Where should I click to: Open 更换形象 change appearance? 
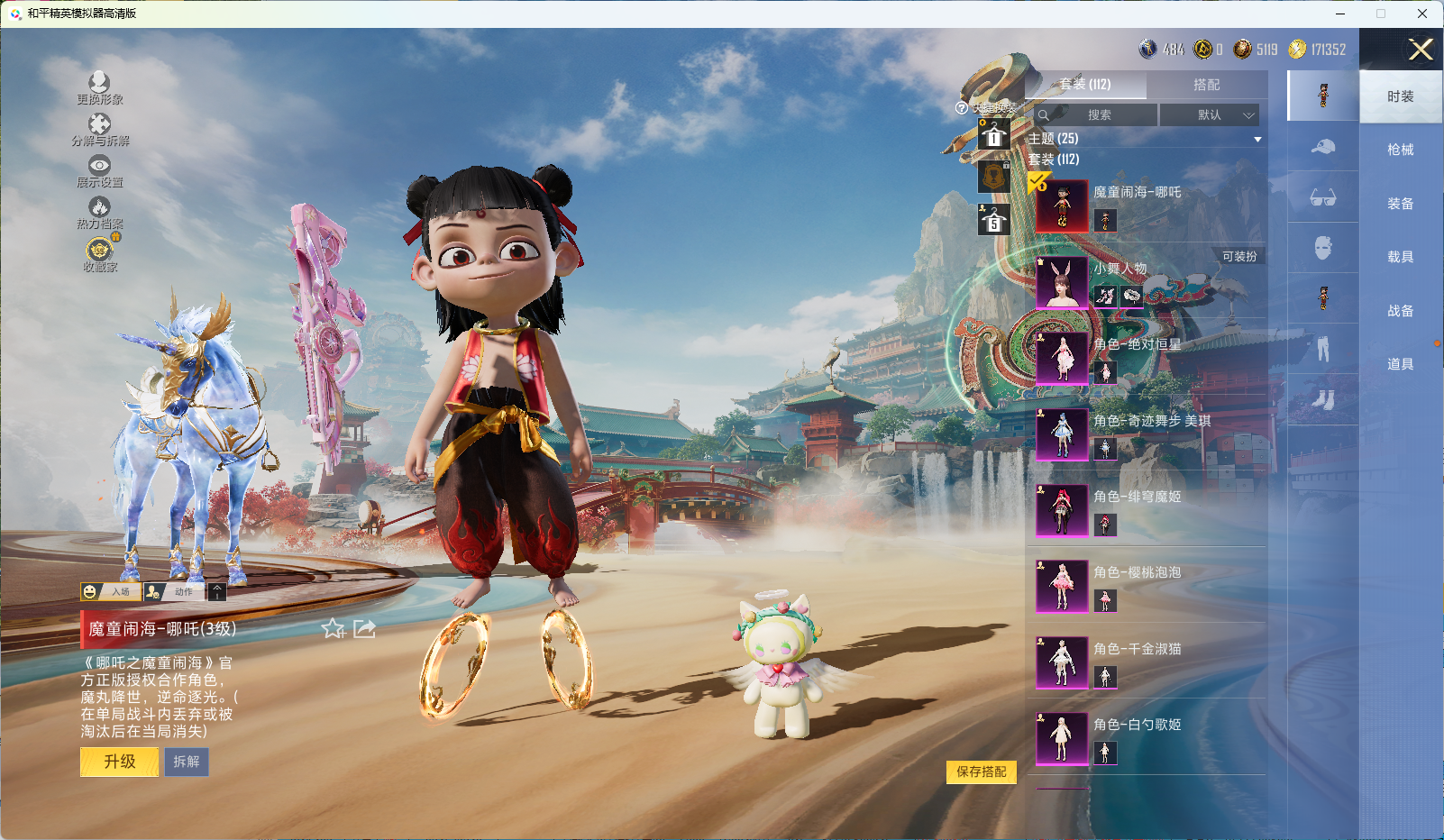point(99,87)
